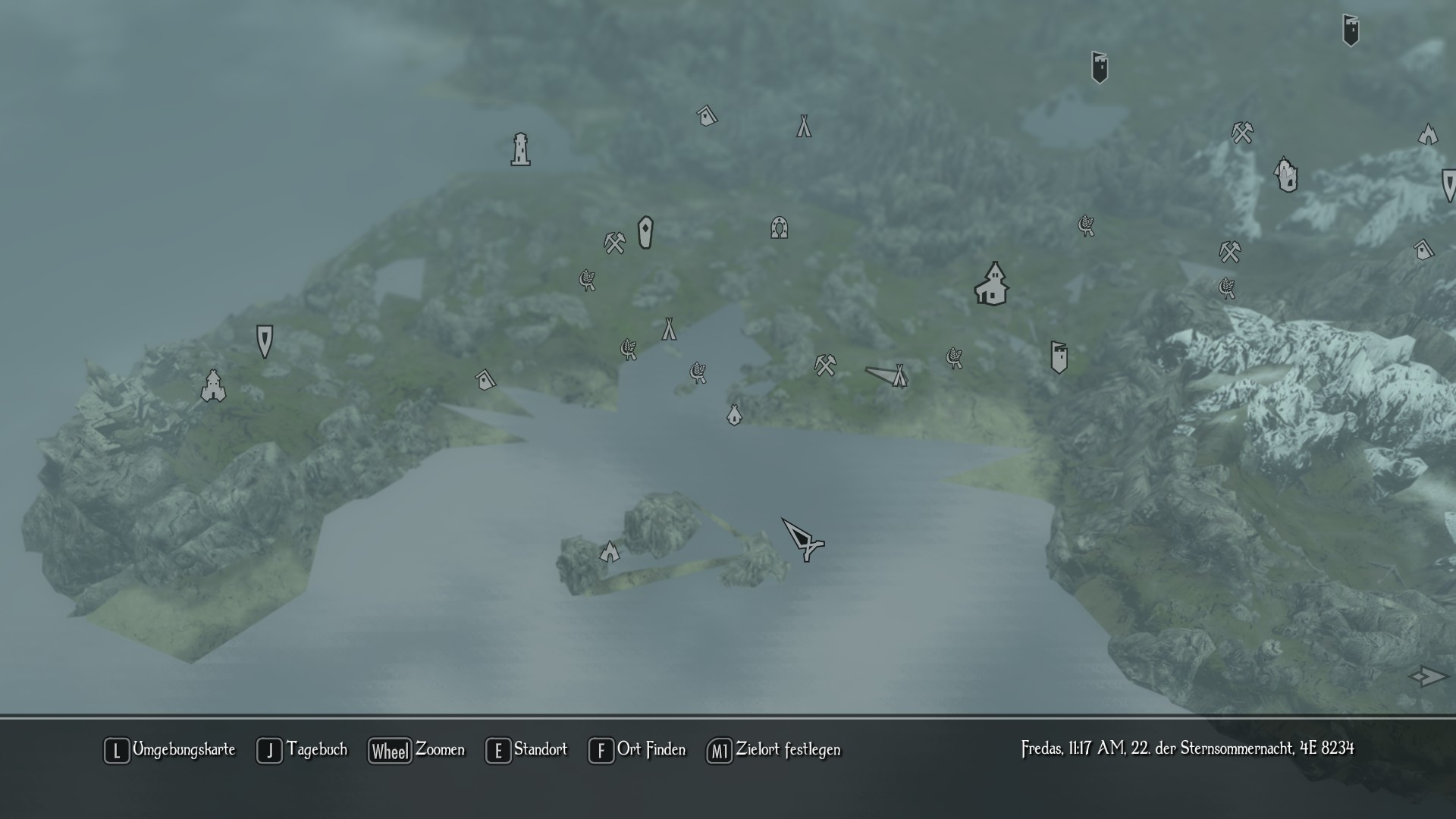Pick the oval standing stone marker

click(x=645, y=232)
